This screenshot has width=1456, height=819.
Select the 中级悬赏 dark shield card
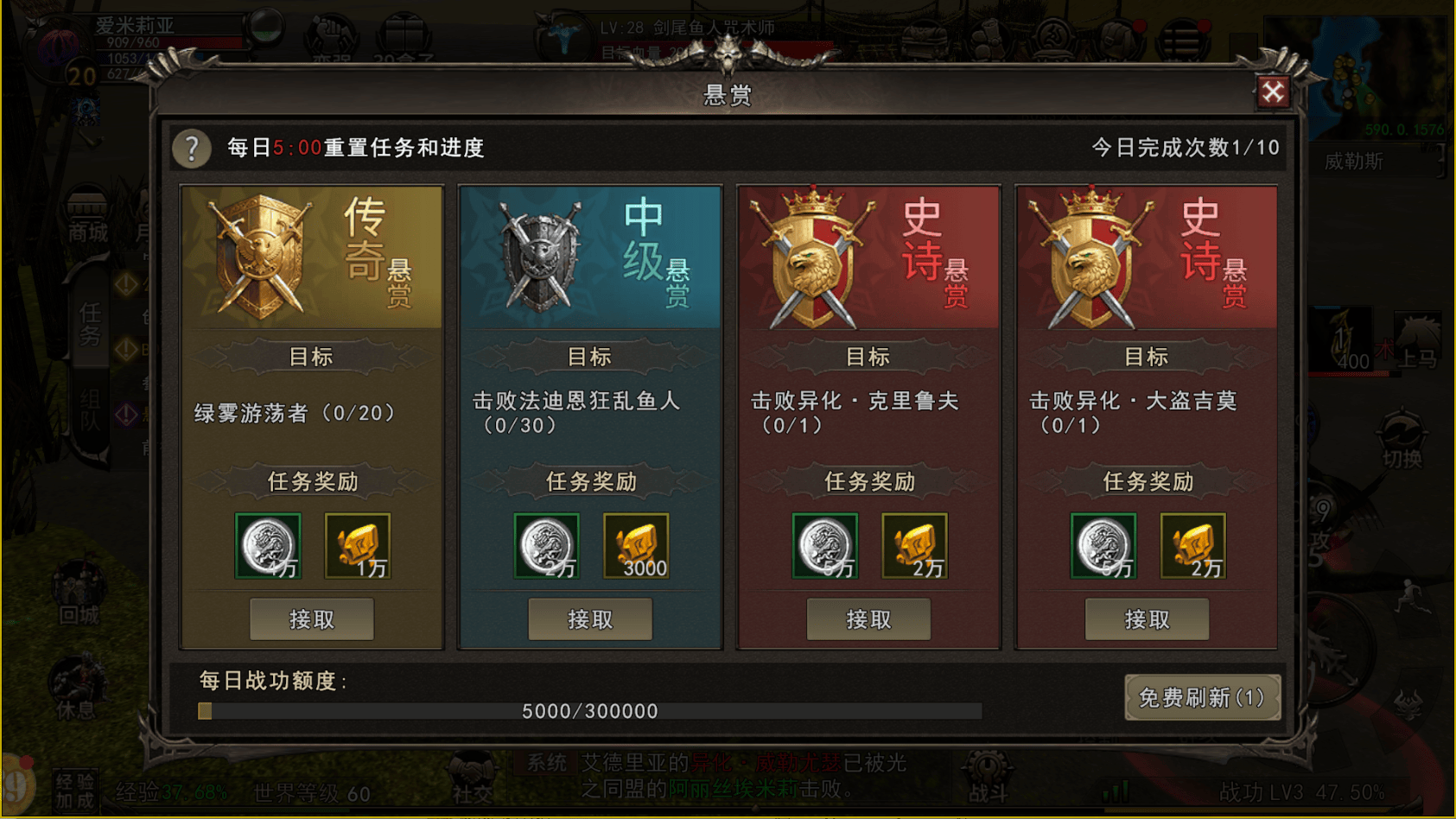click(590, 257)
